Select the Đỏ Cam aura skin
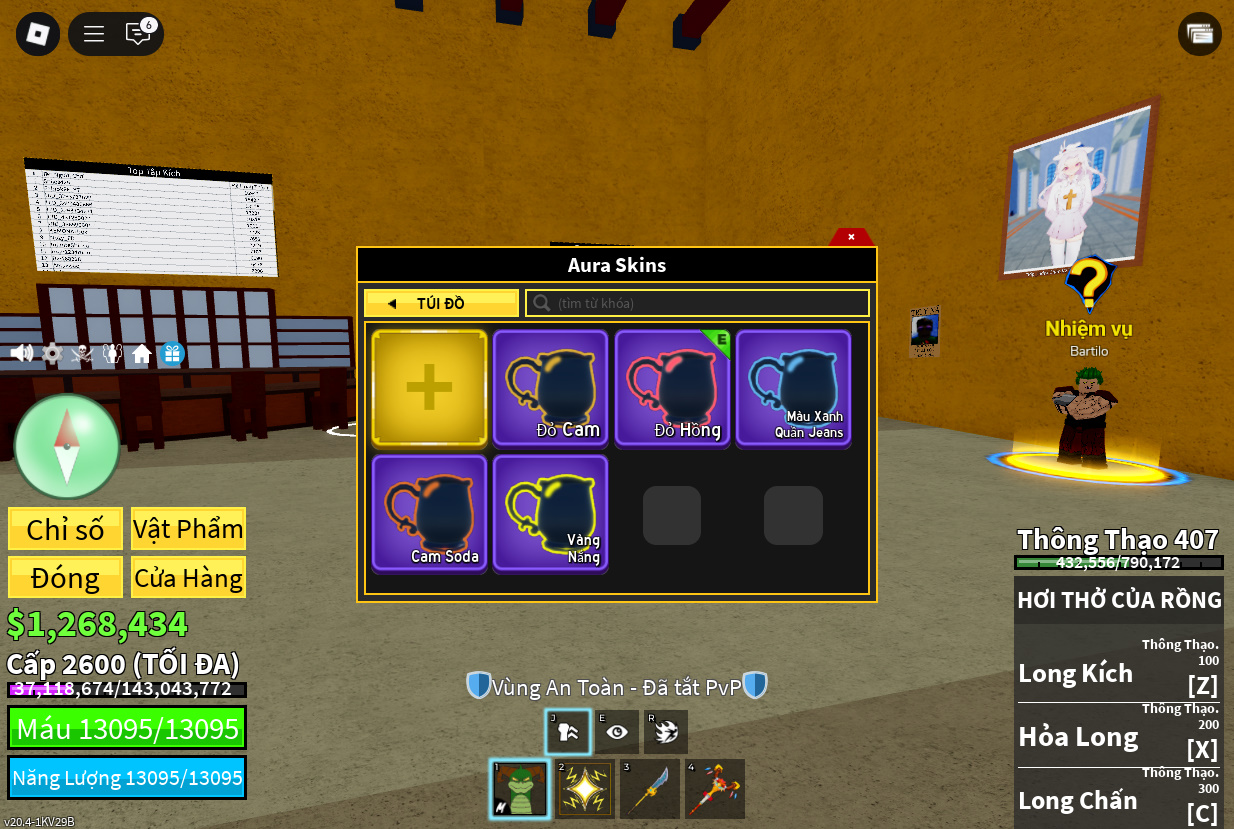 click(550, 388)
